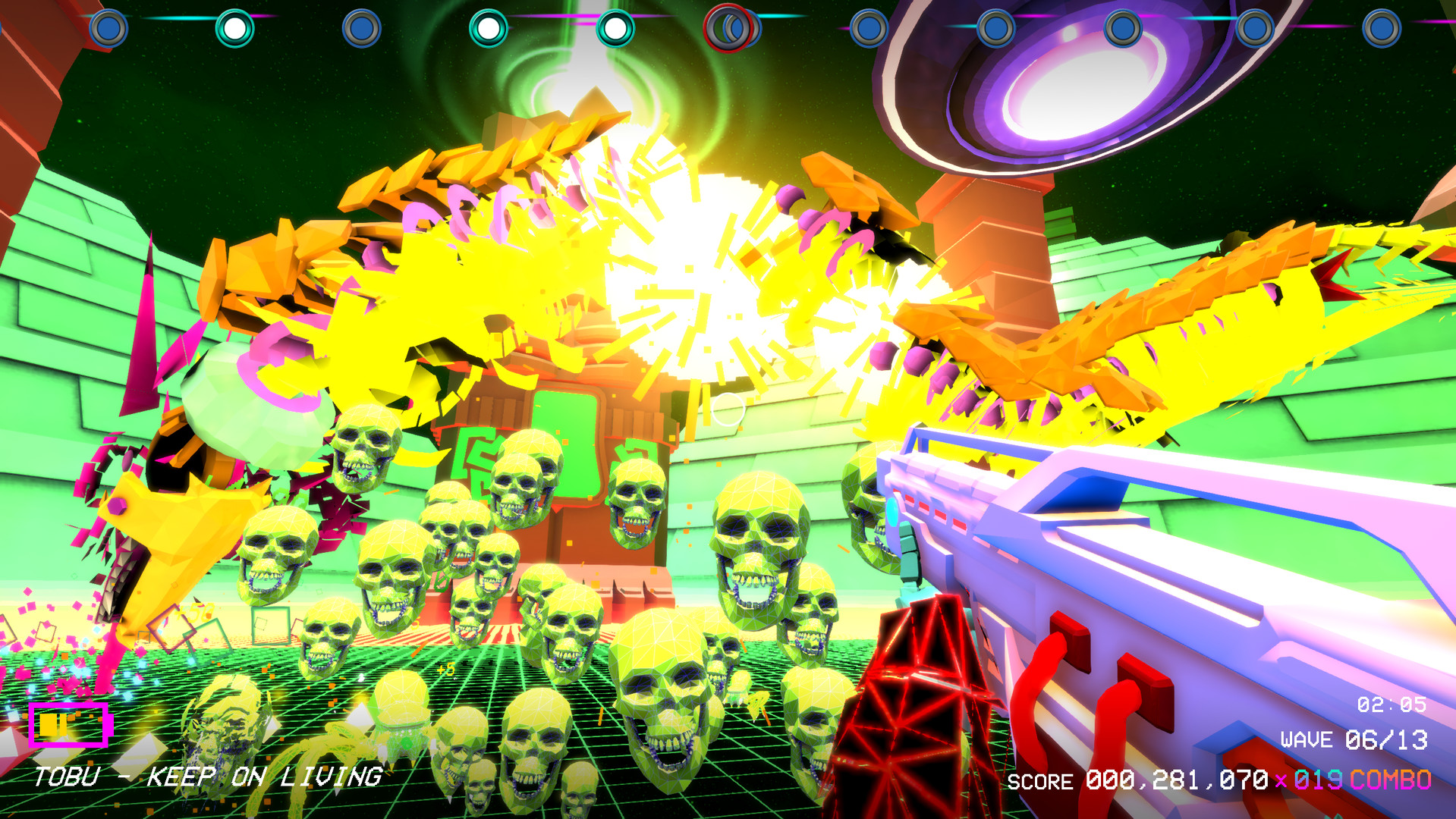The width and height of the screenshot is (1456, 819).
Task: Click the red ring beat indicator
Action: coord(727,29)
